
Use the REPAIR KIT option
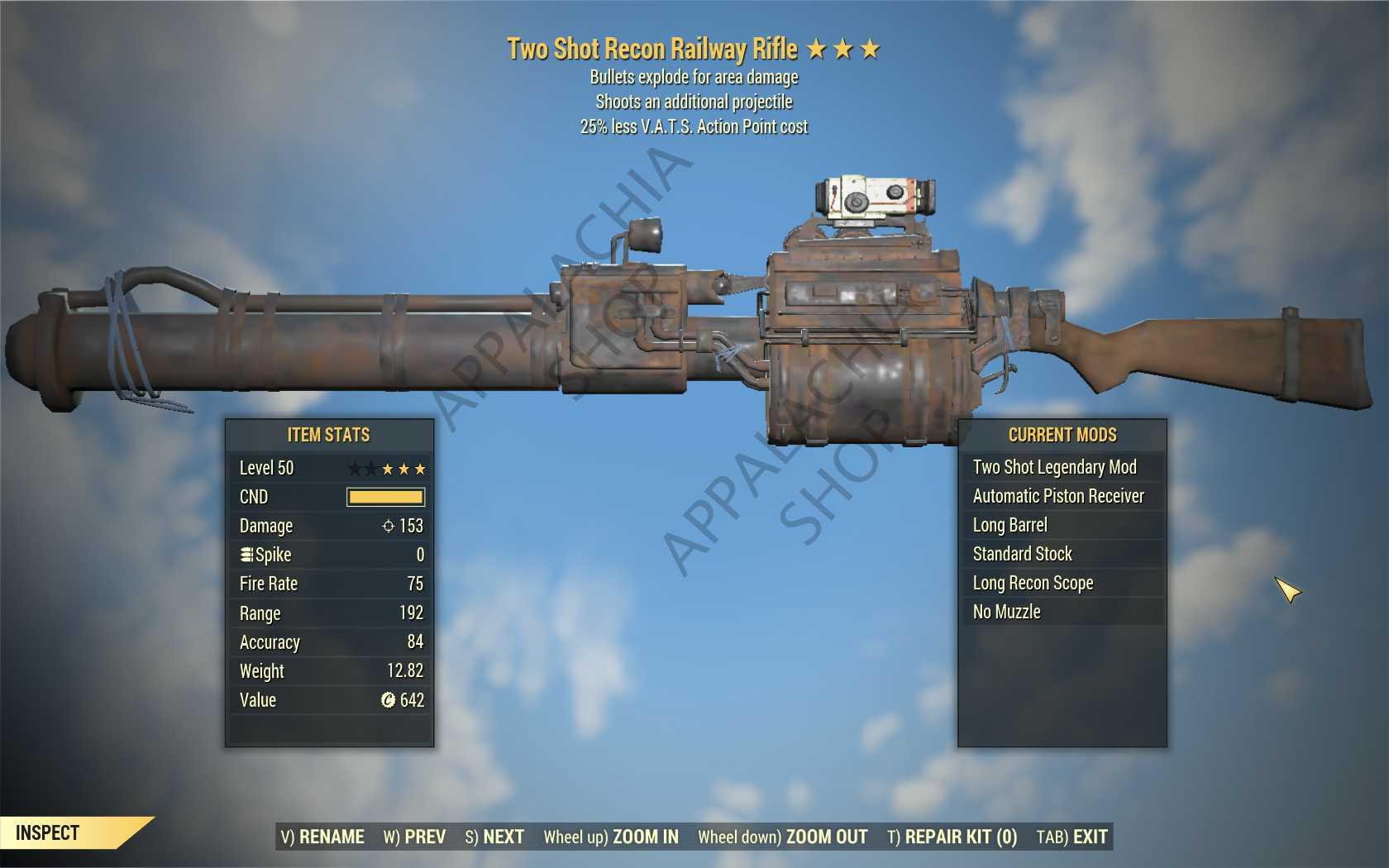click(952, 837)
